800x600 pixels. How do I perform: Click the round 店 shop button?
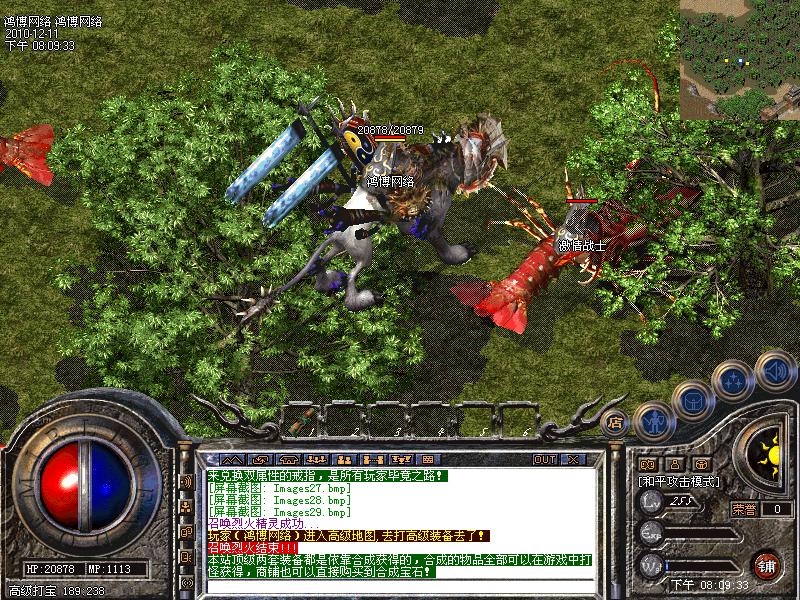pyautogui.click(x=616, y=422)
